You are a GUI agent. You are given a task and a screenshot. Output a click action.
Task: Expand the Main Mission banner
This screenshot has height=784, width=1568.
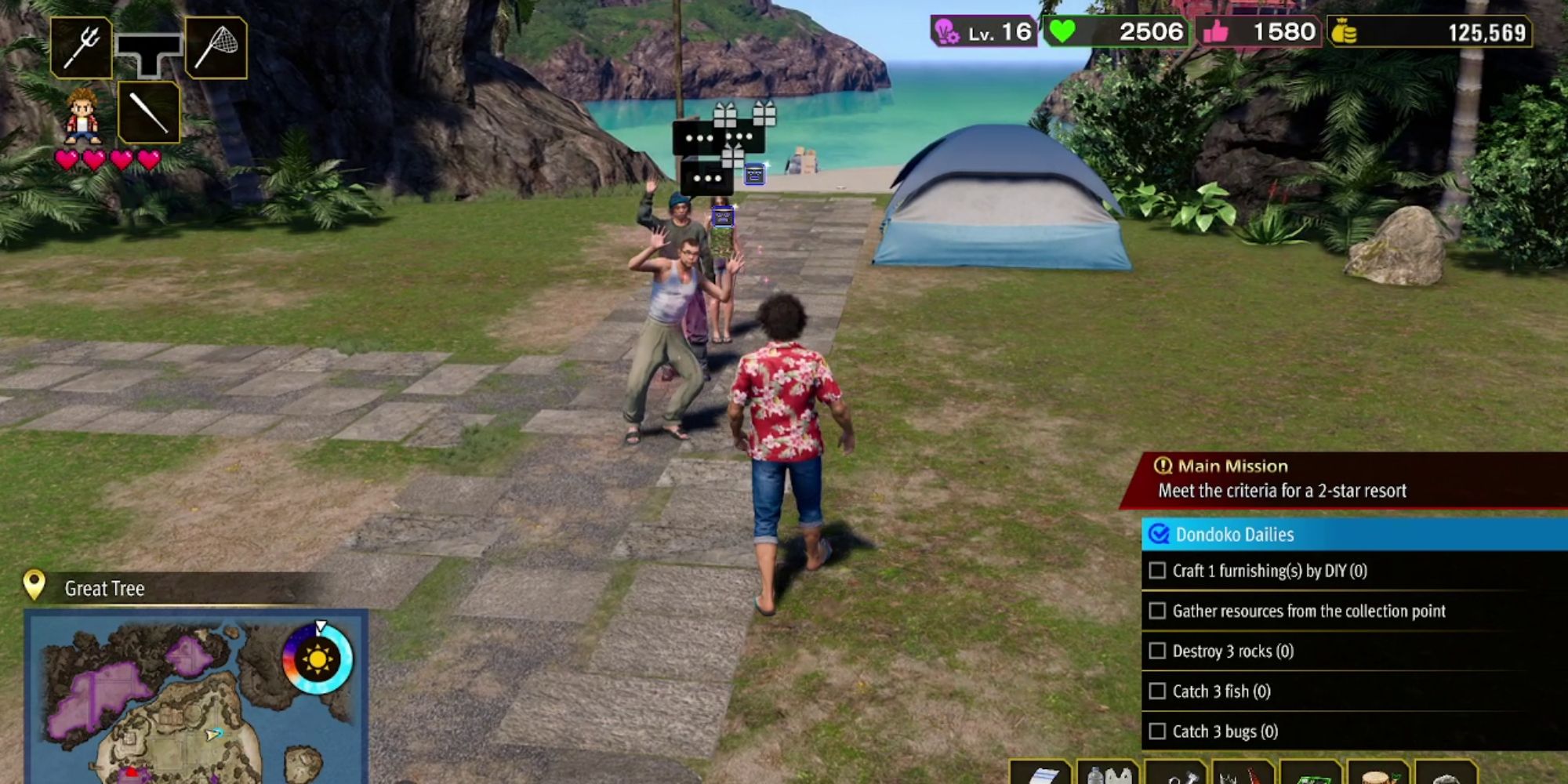coord(1222,466)
